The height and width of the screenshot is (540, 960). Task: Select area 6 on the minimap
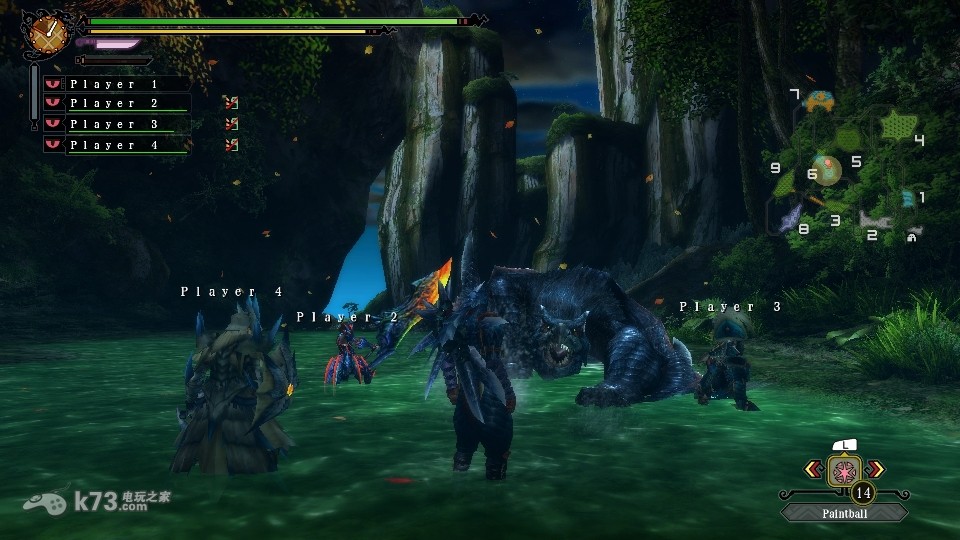pos(826,170)
